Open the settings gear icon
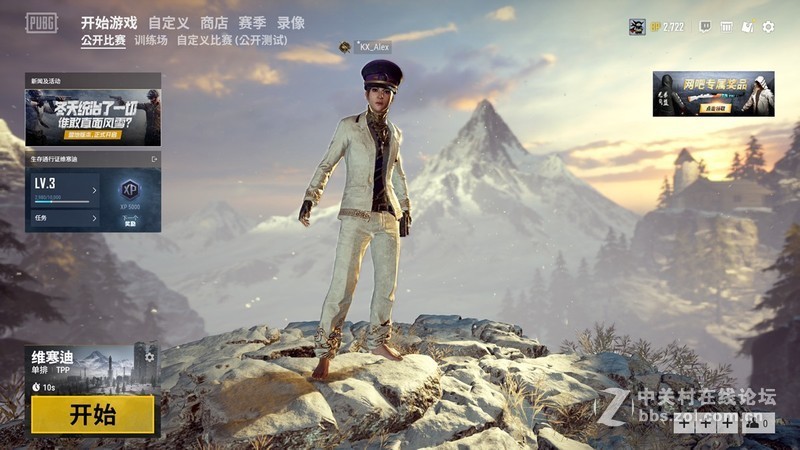Viewport: 800px width, 450px height. pyautogui.click(x=768, y=27)
